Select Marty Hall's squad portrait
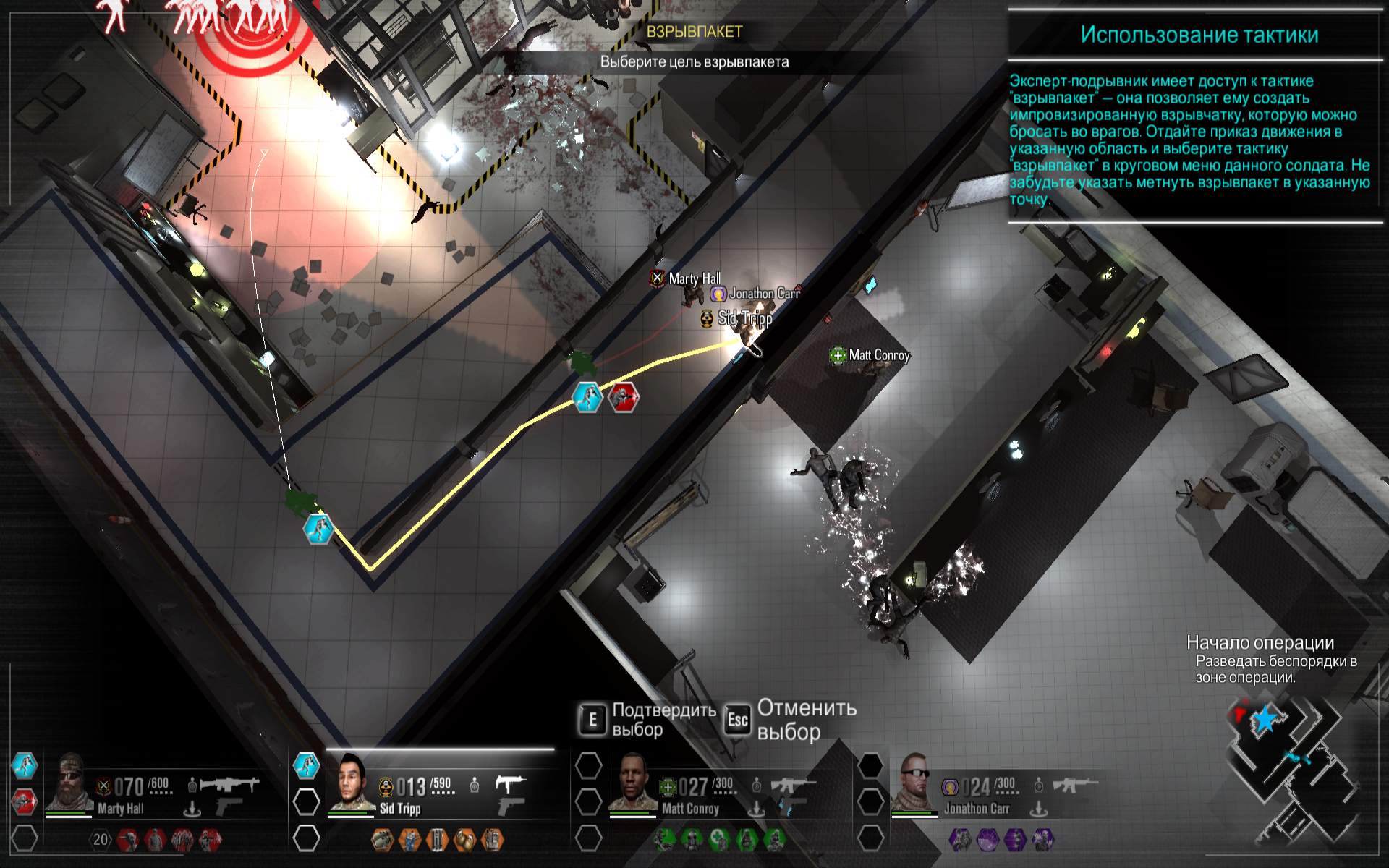The height and width of the screenshot is (868, 1389). point(69,784)
